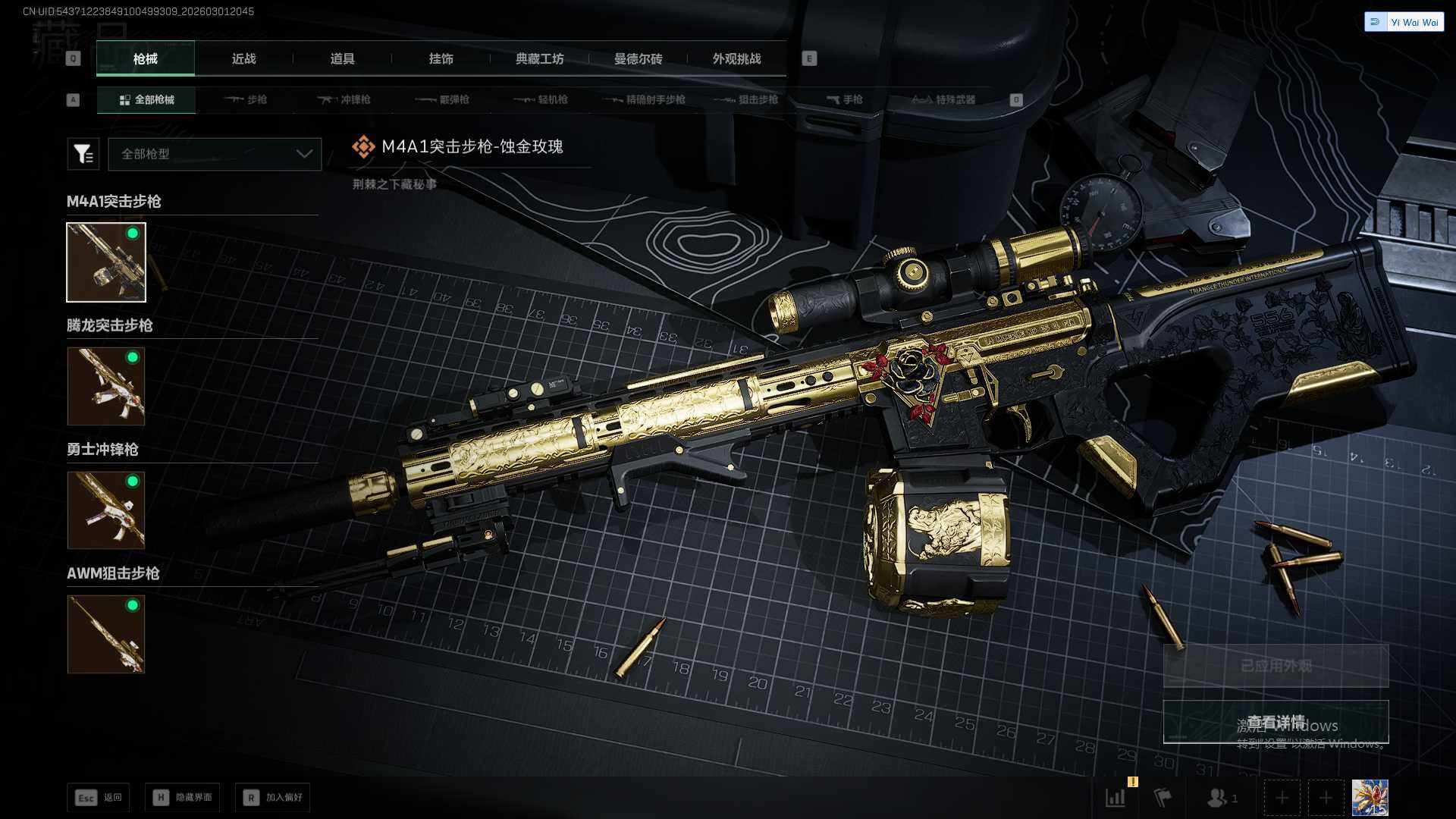Screen dimensions: 1456x819
Task: Open the 曼德尔砖 tab
Action: coord(638,58)
